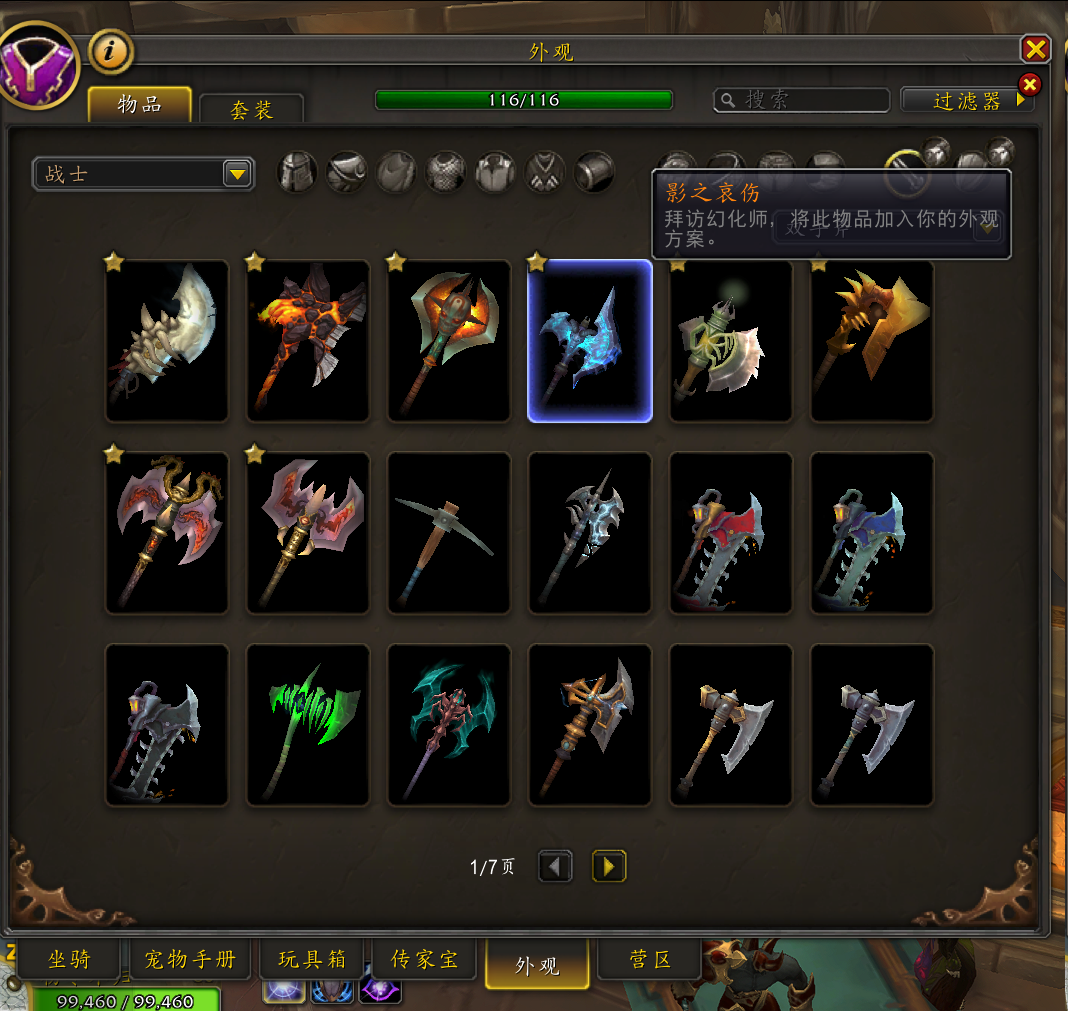Go to the previous appearance page

[x=555, y=866]
